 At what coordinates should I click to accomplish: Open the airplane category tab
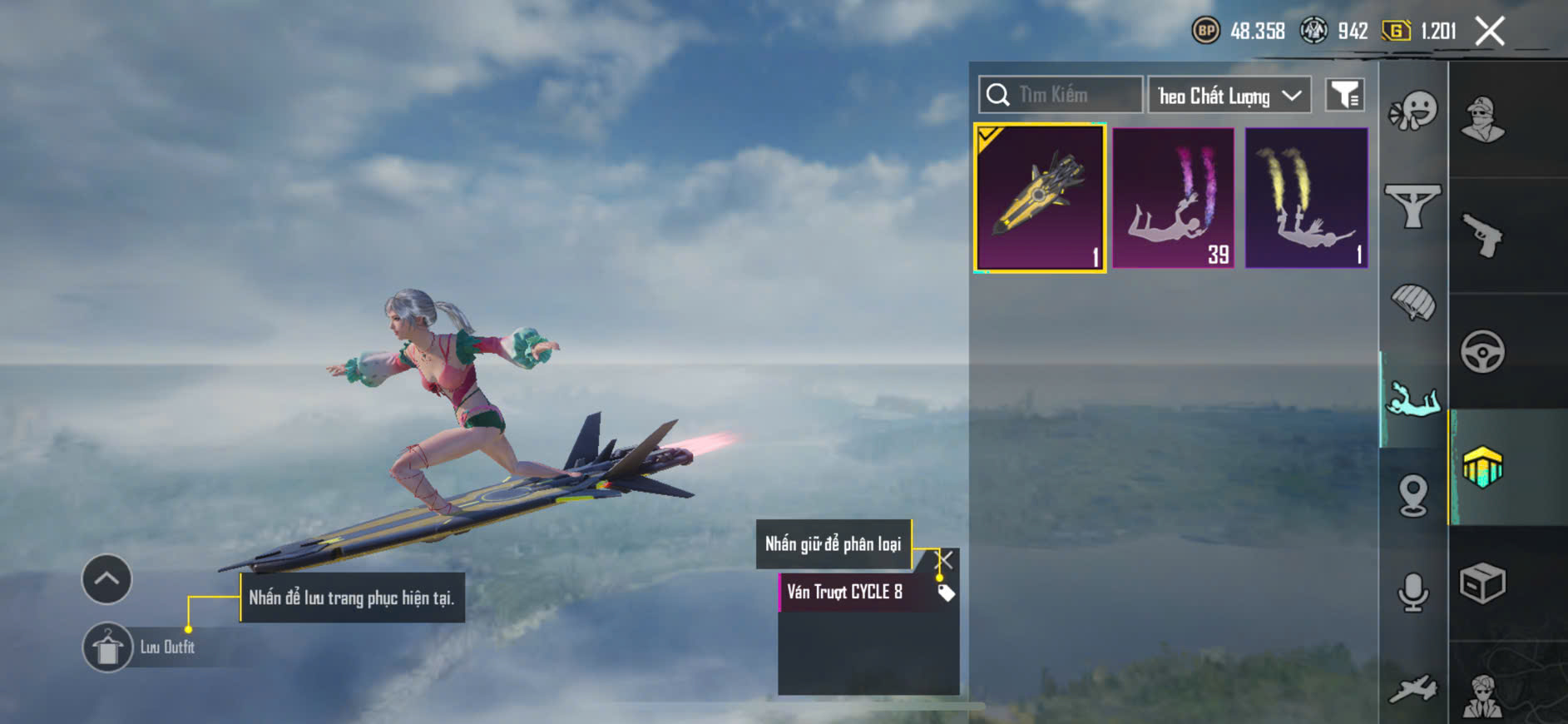1412,689
